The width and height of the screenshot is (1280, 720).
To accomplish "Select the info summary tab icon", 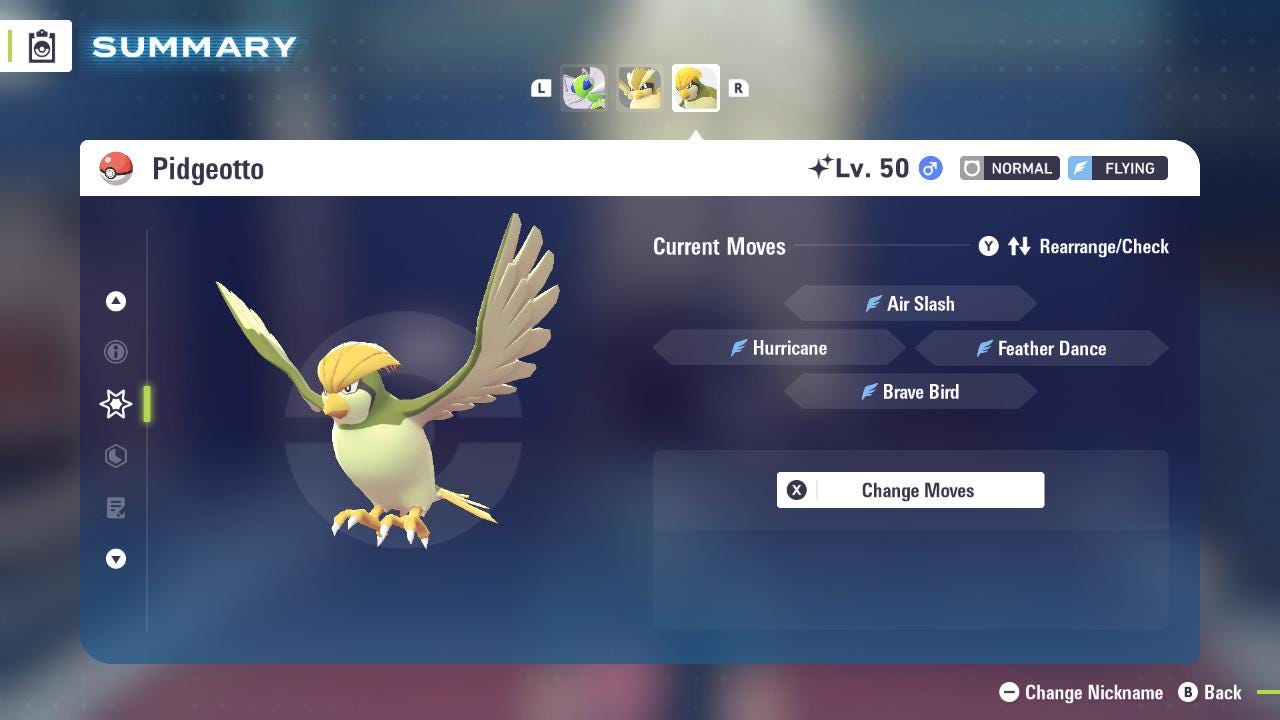I will pos(116,352).
